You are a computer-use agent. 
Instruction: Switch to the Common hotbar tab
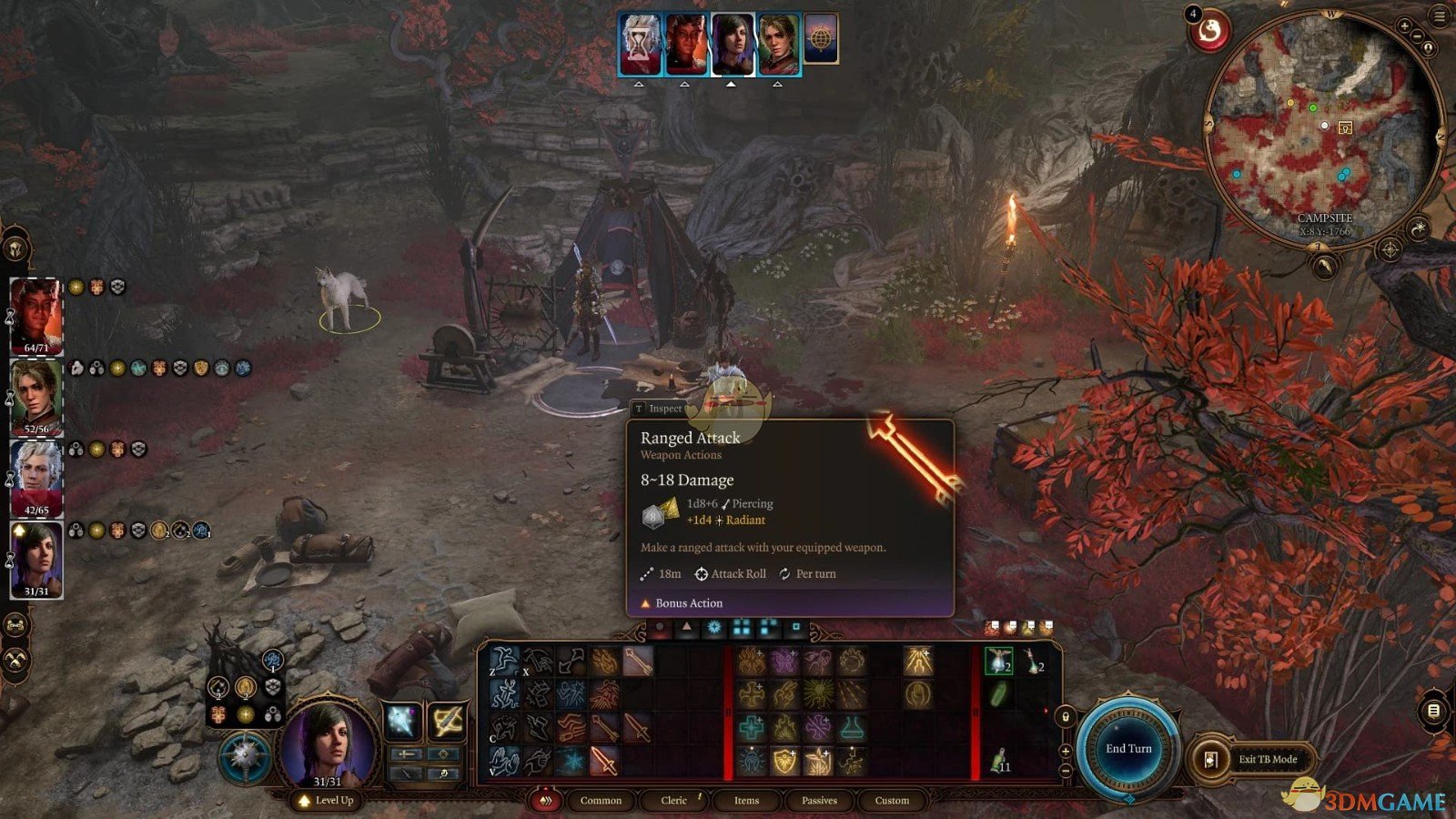tap(601, 801)
